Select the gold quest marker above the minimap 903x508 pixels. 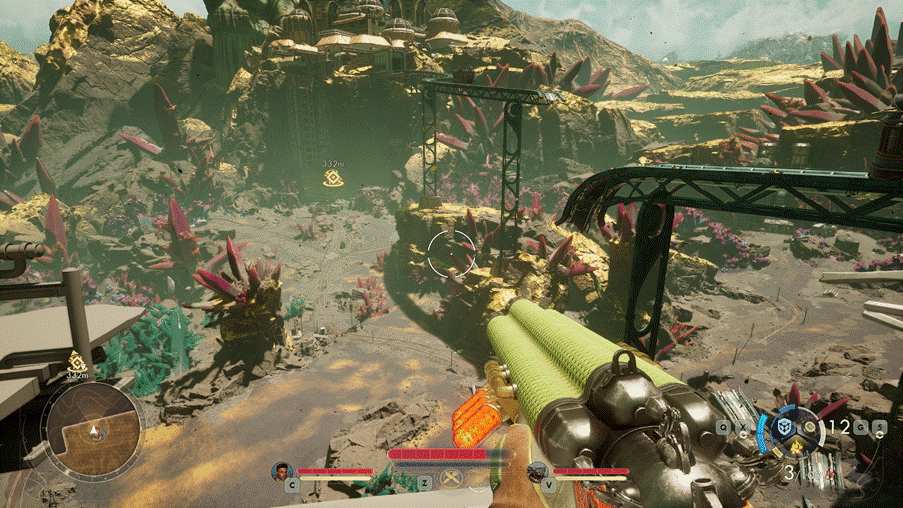click(x=76, y=362)
